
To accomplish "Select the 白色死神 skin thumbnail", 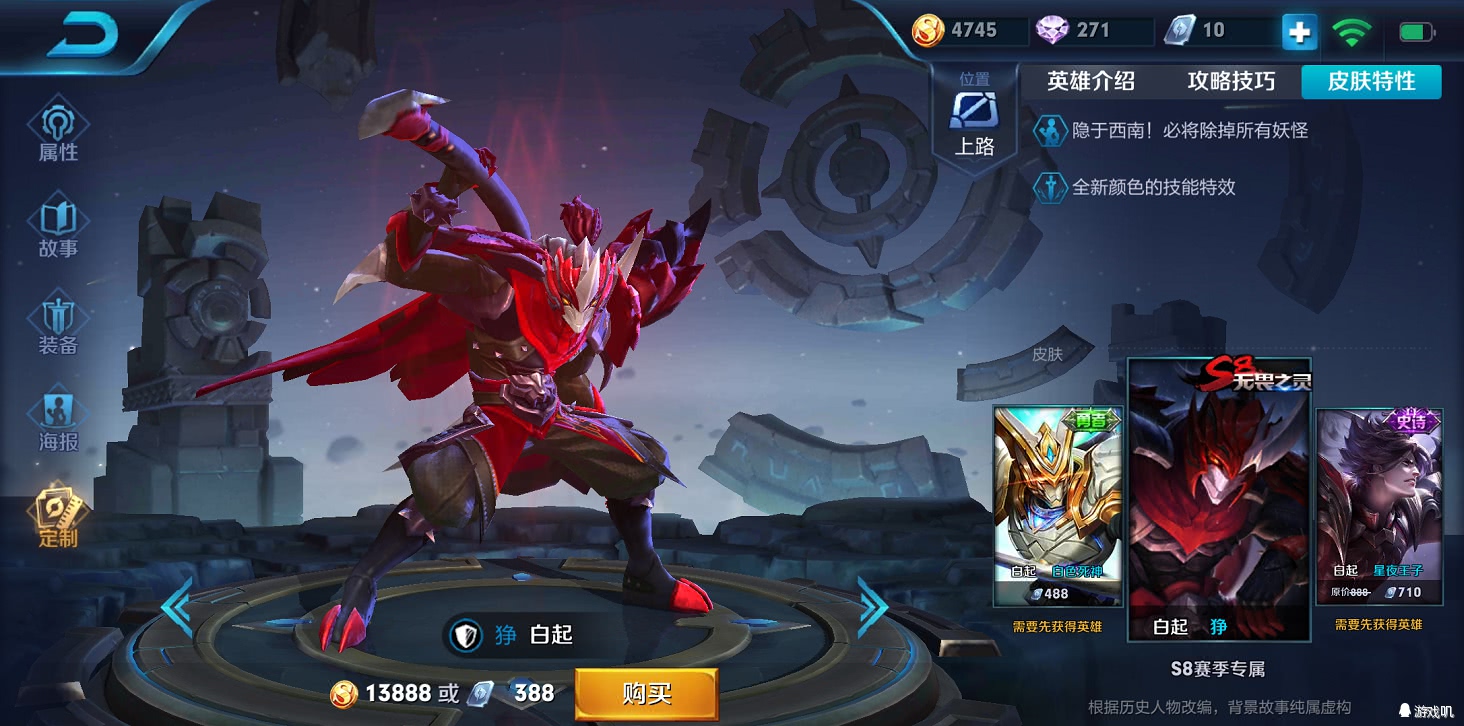I will tap(1057, 505).
